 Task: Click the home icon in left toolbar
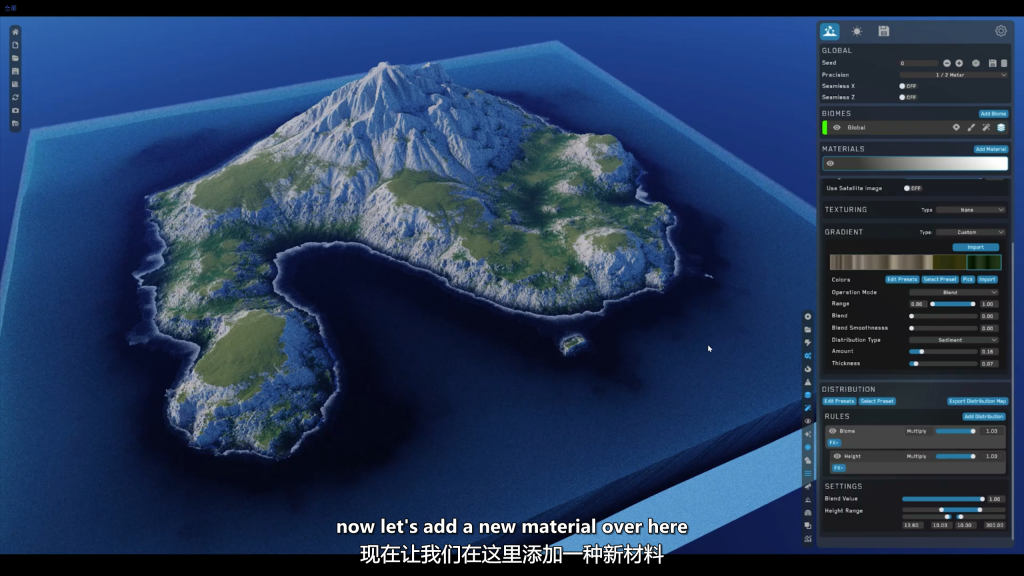tap(15, 32)
